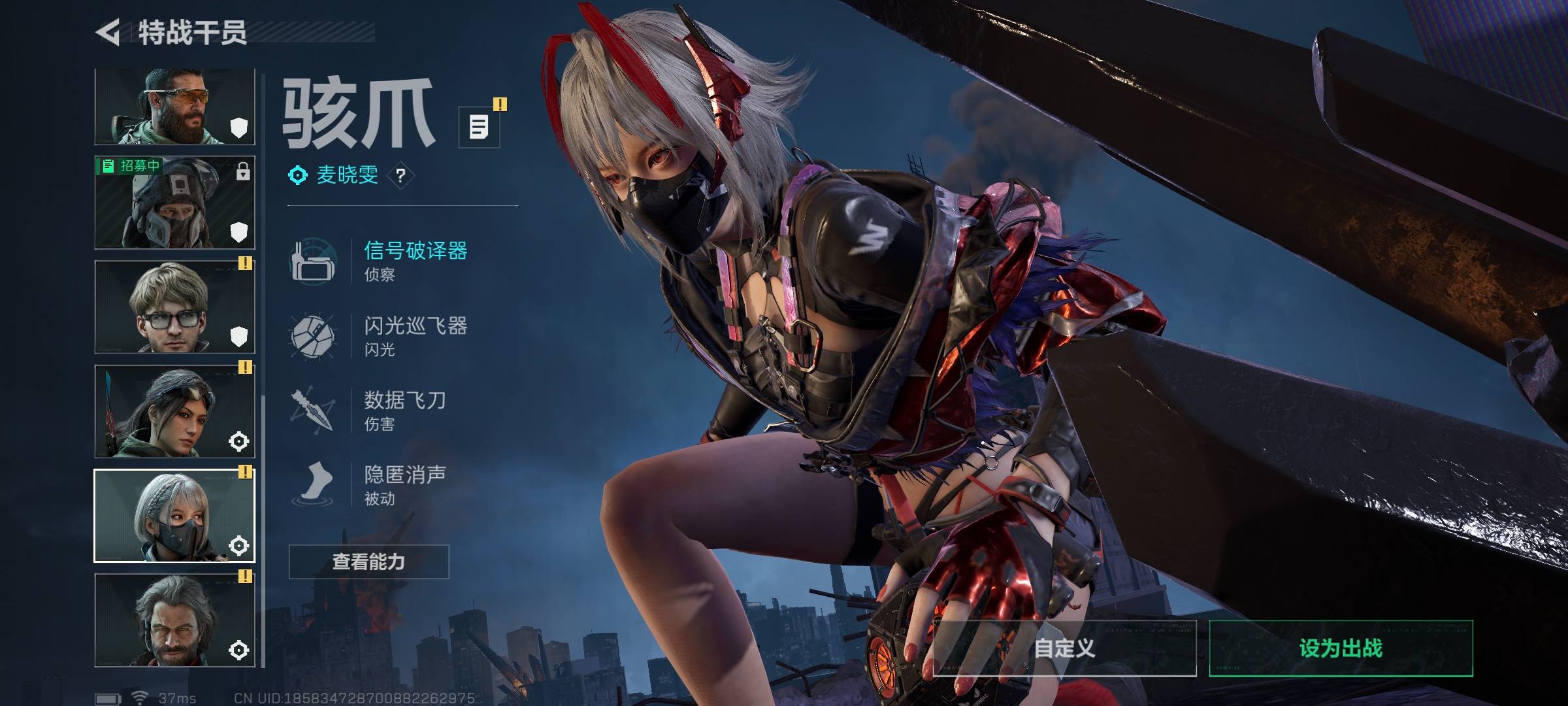The image size is (1568, 706).
Task: Show class info via the question mark
Action: point(400,175)
